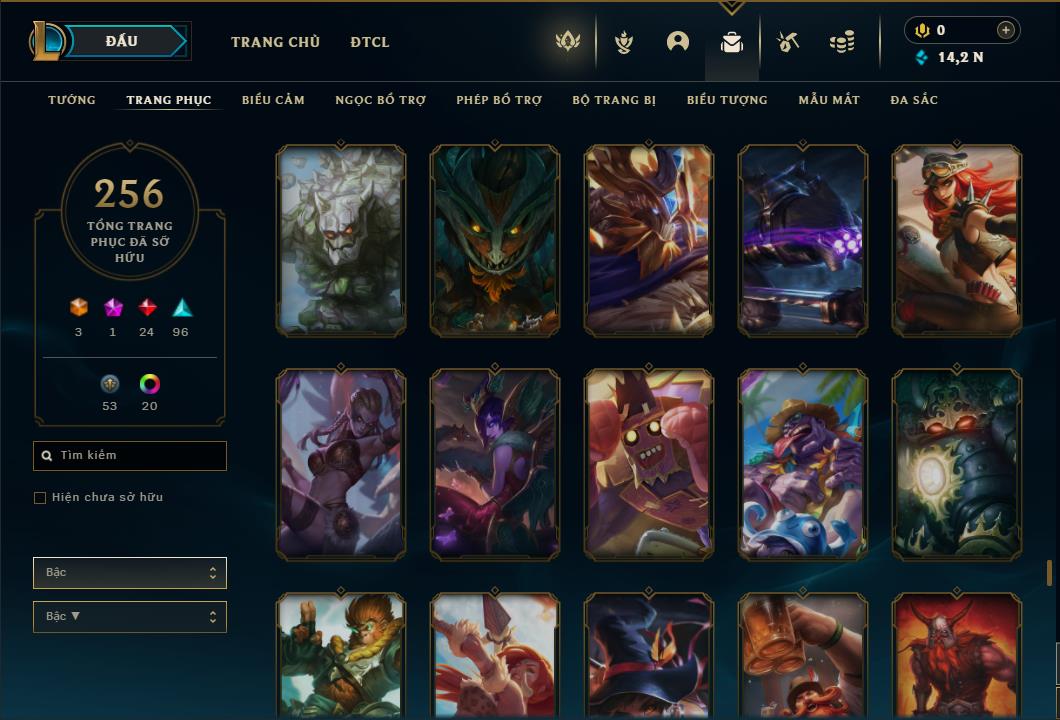
Task: Toggle the Hiện chưa sở hữu checkbox
Action: tap(40, 498)
